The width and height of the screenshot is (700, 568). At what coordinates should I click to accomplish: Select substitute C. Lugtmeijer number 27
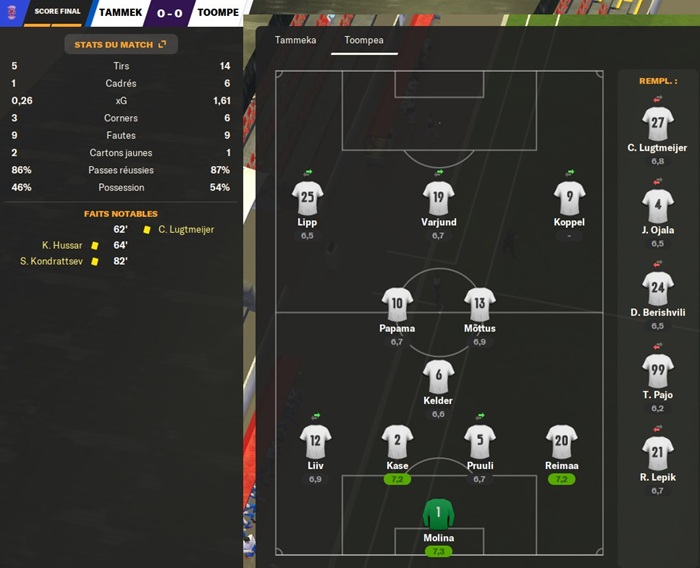click(x=657, y=124)
